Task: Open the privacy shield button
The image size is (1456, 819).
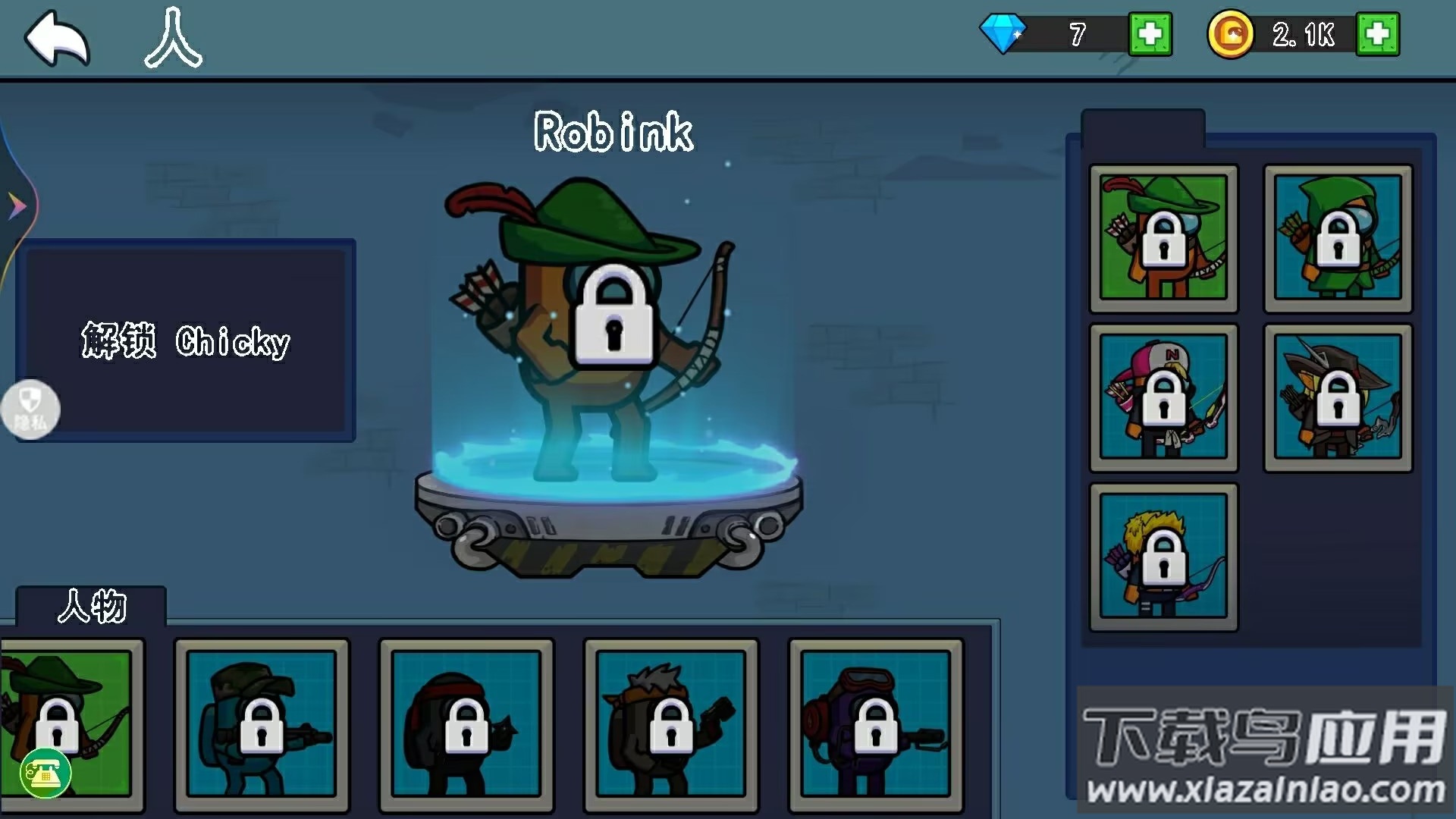Action: tap(30, 409)
